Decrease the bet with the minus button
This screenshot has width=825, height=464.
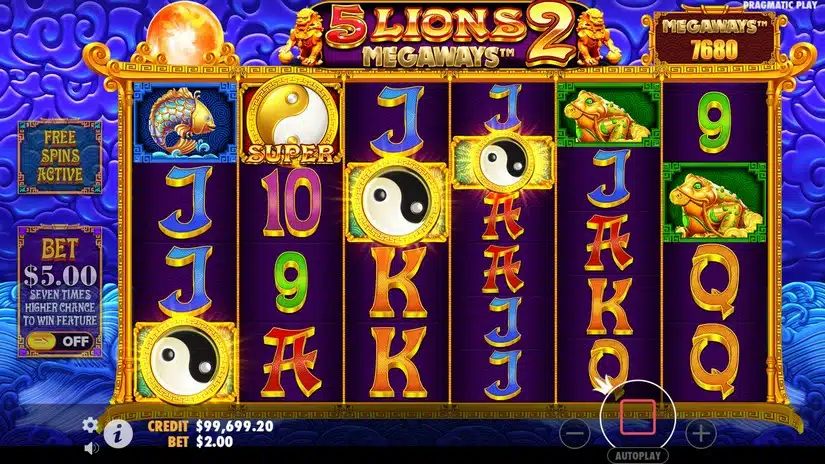coord(574,433)
